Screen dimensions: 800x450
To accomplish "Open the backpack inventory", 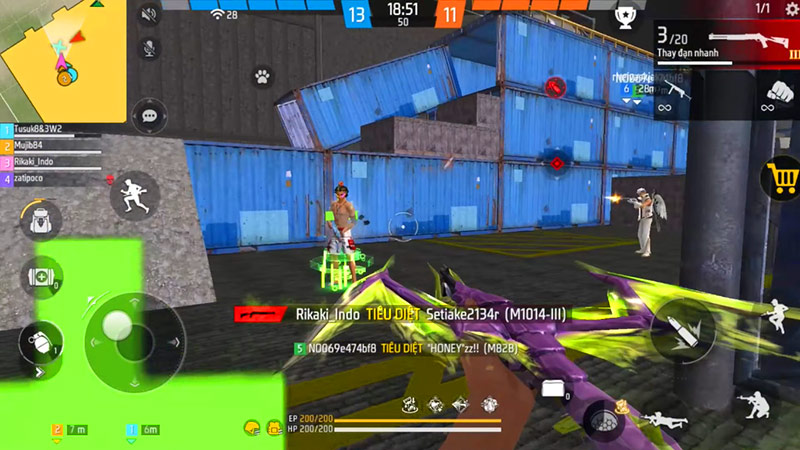I will click(40, 220).
